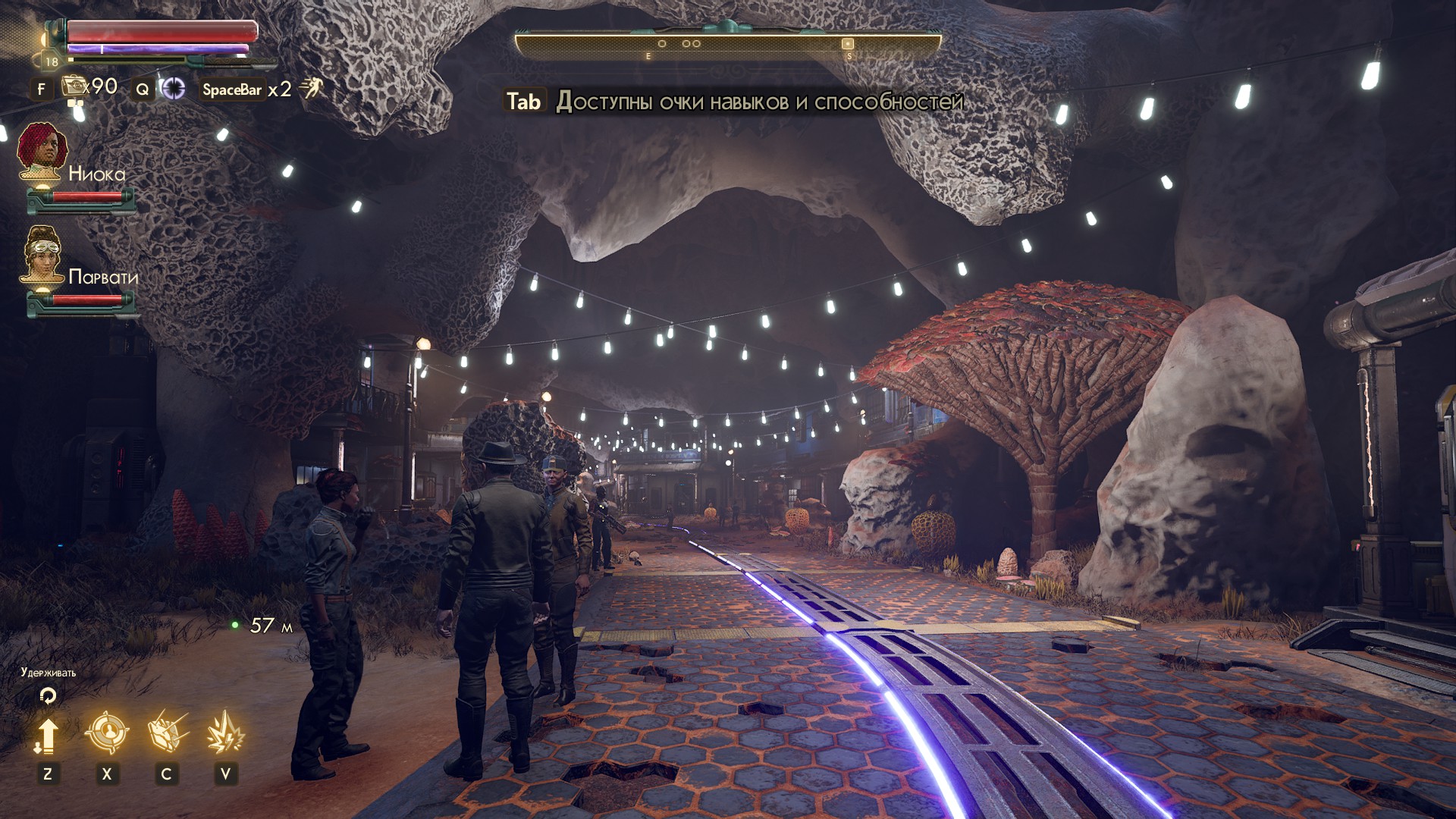Use the lightning burst companion ability
This screenshot has height=819, width=1456.
(225, 733)
